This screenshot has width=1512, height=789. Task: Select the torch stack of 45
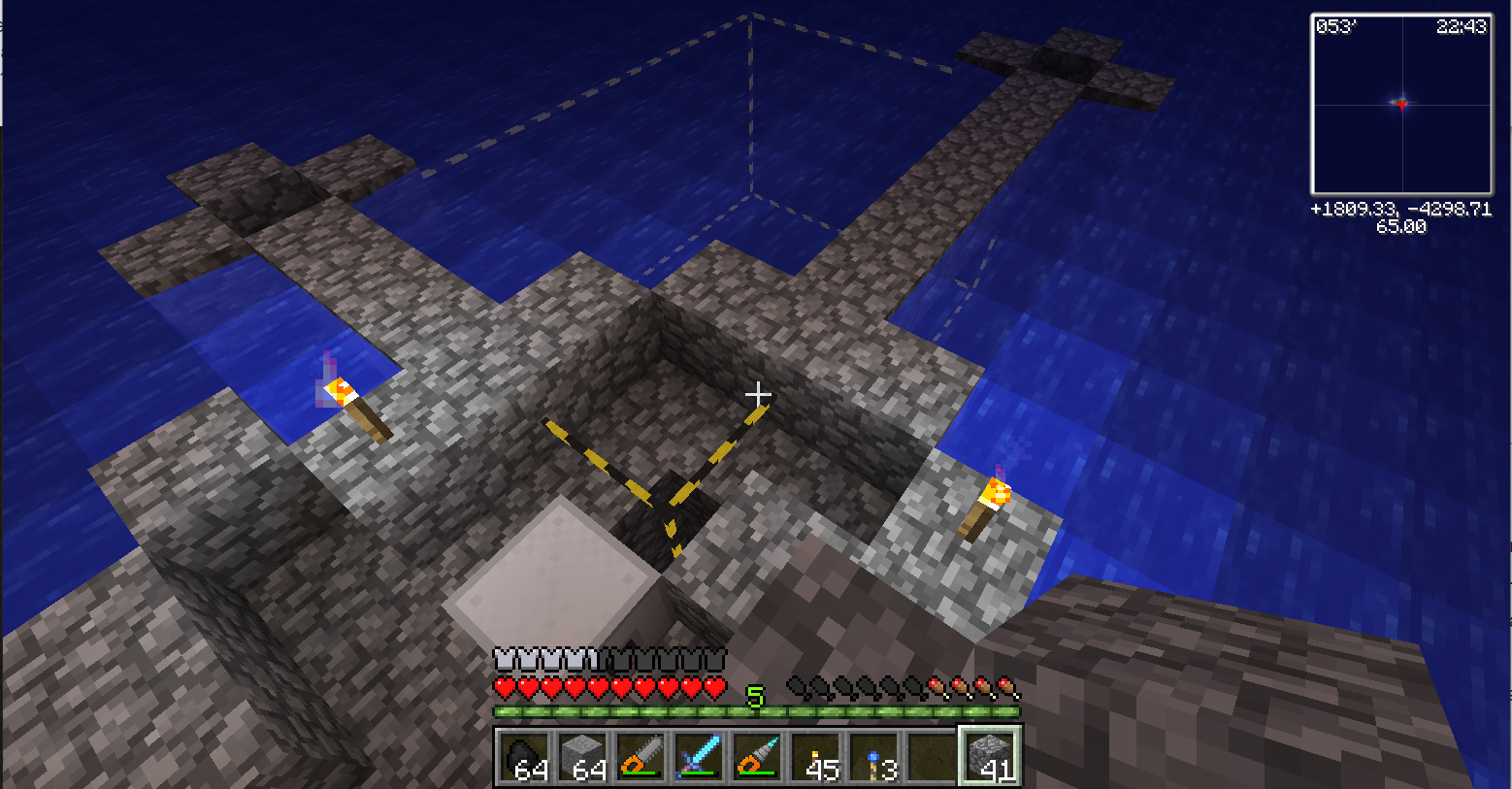click(x=815, y=756)
